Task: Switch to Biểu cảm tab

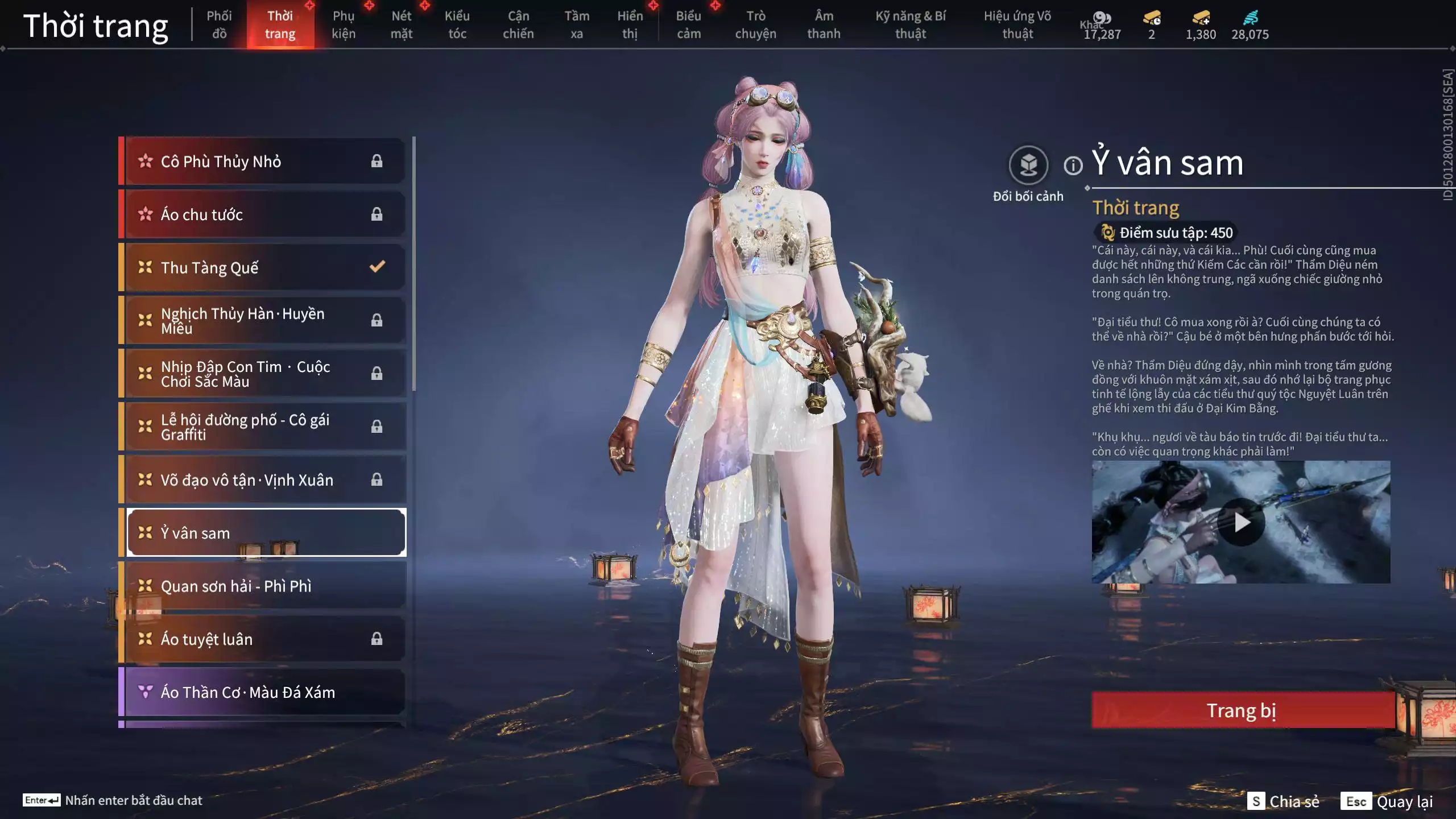Action: (x=688, y=25)
